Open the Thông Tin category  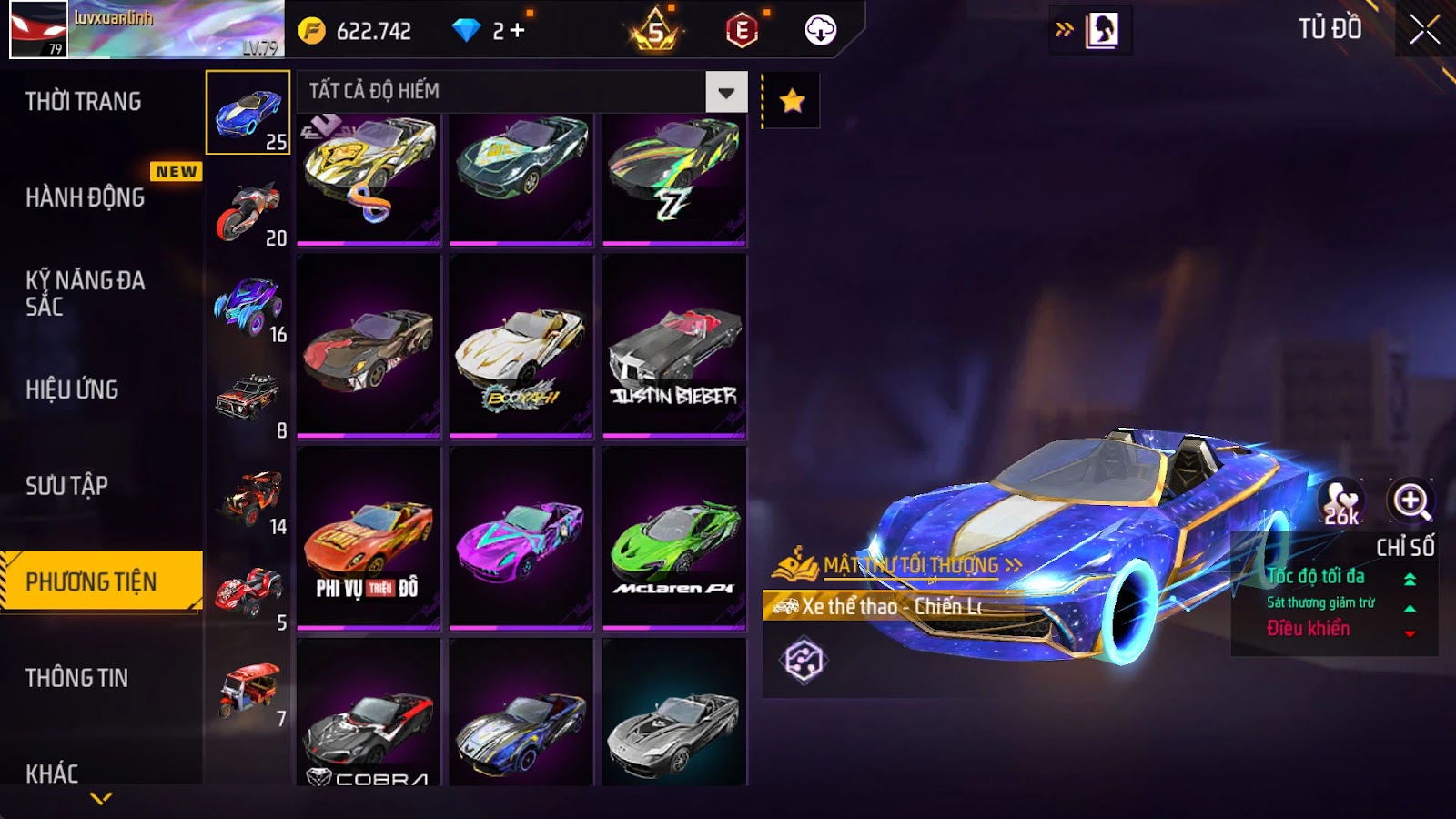(77, 677)
